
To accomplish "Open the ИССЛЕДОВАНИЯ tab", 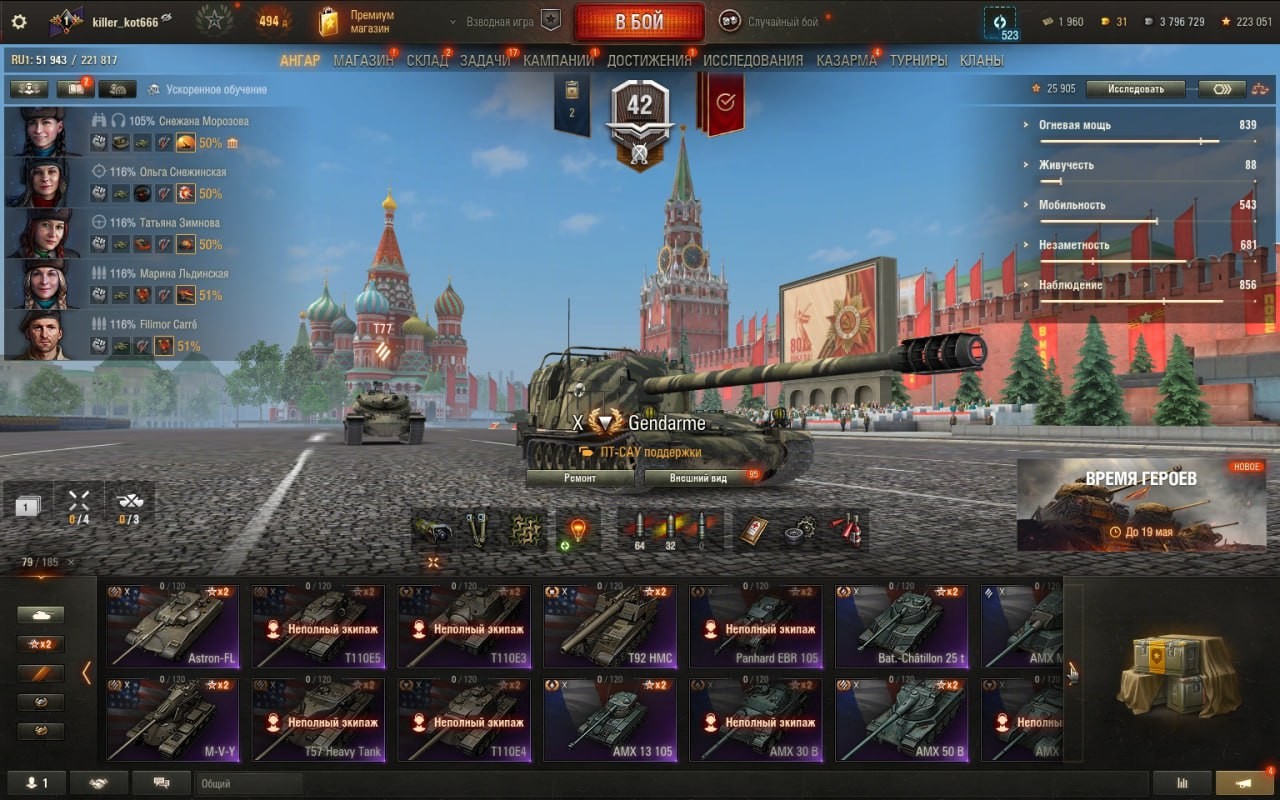I will 753,60.
